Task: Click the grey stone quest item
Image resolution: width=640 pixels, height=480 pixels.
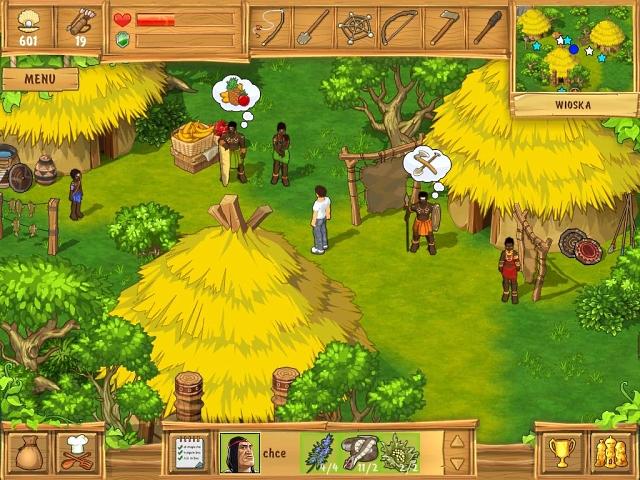Action: (359, 452)
